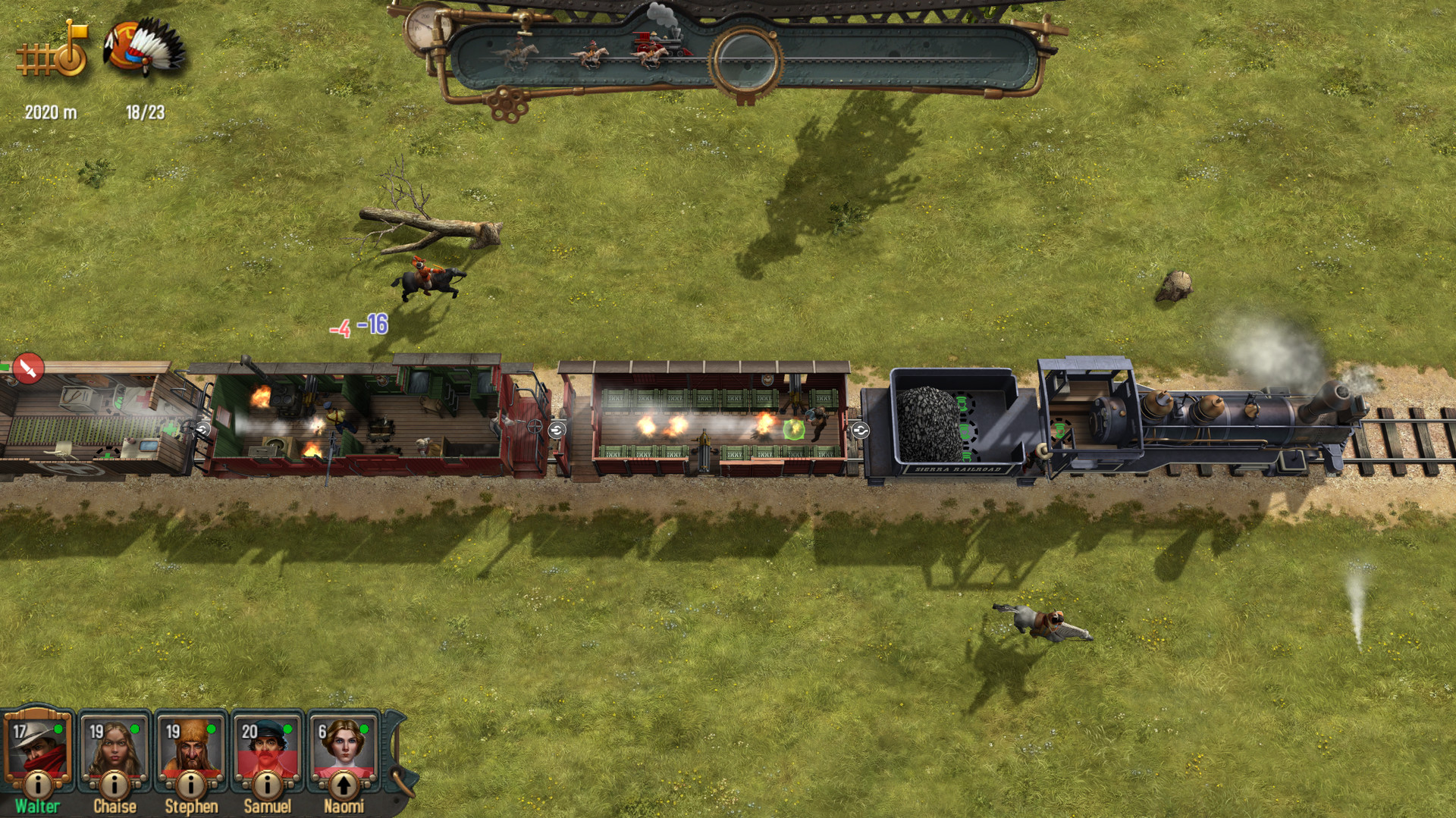Toggle Naomi's green status indicator
1456x818 pixels.
(x=365, y=729)
